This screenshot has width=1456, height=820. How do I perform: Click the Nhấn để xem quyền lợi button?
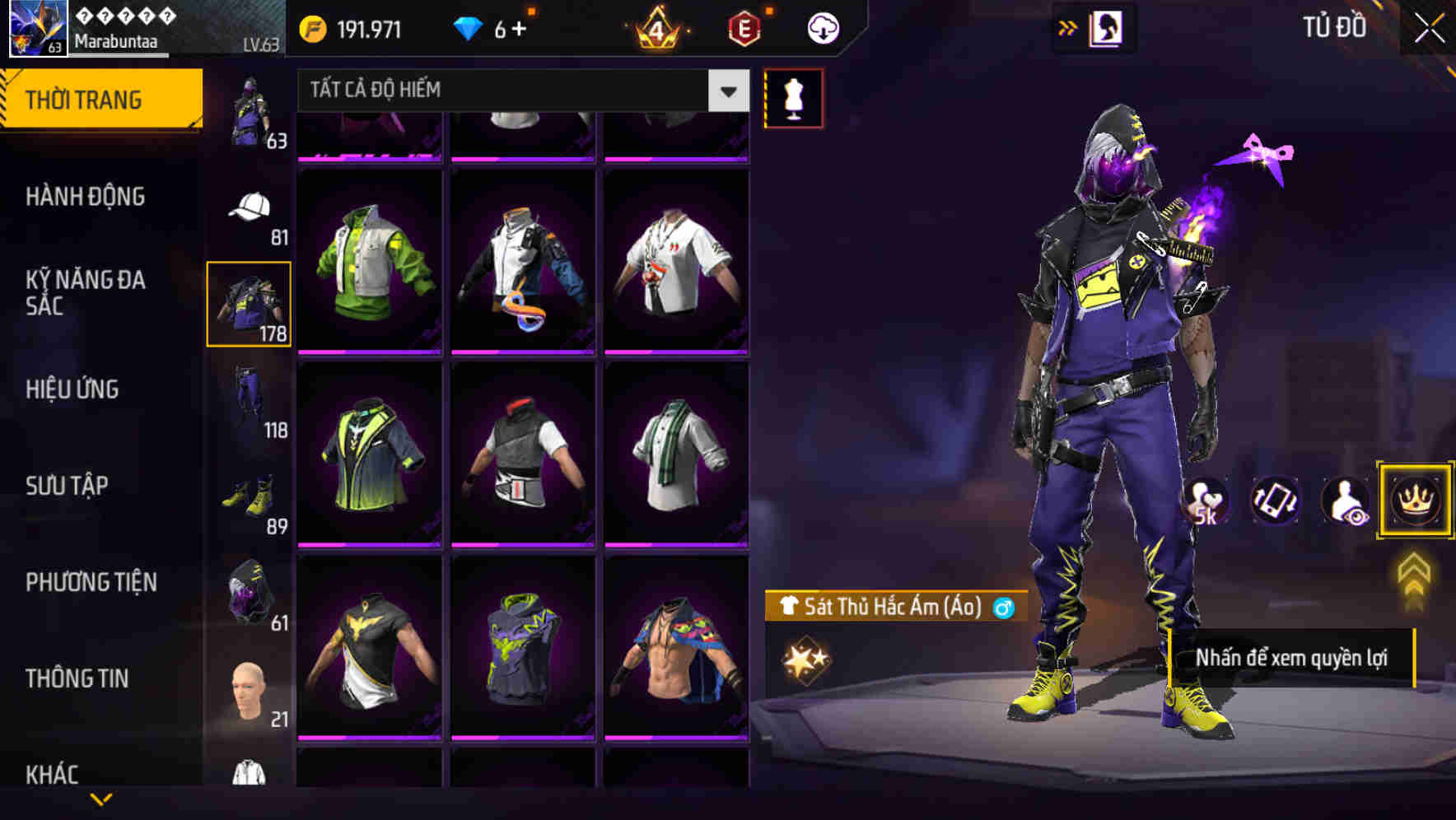(x=1293, y=659)
